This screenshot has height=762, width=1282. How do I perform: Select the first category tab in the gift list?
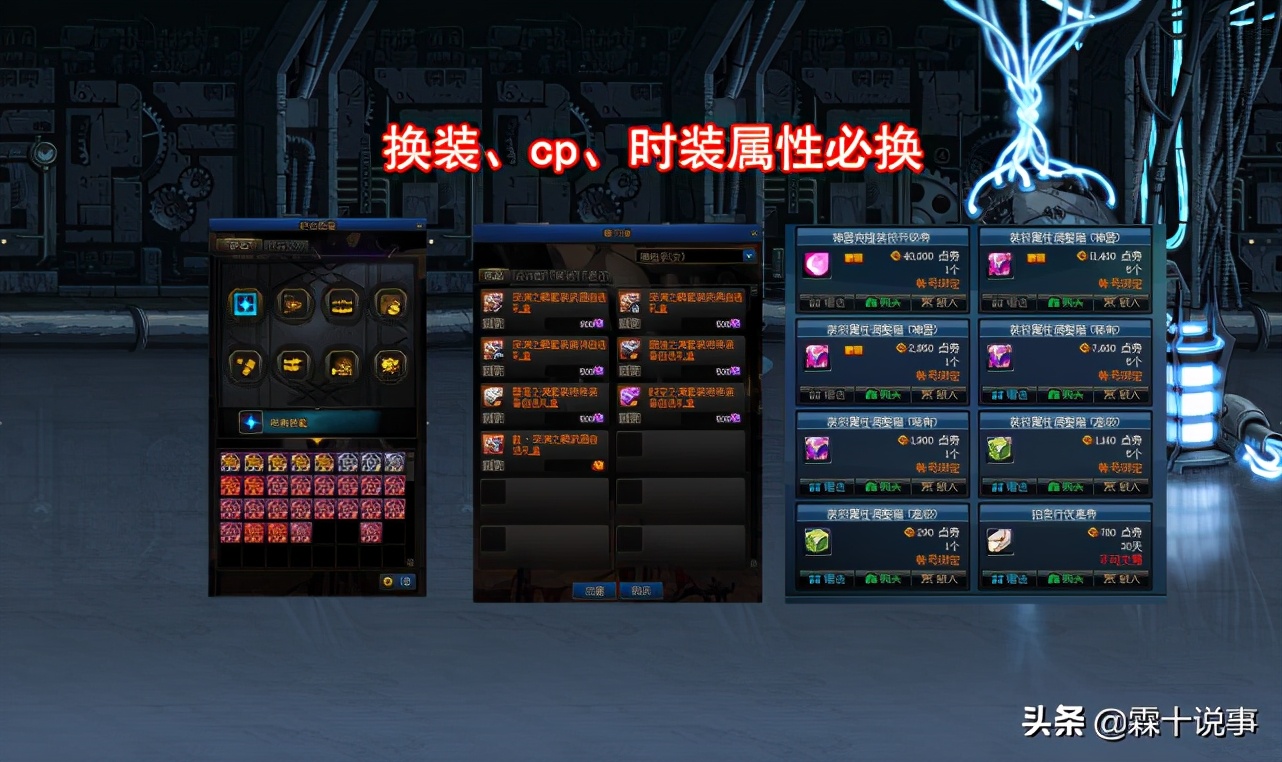click(x=492, y=273)
